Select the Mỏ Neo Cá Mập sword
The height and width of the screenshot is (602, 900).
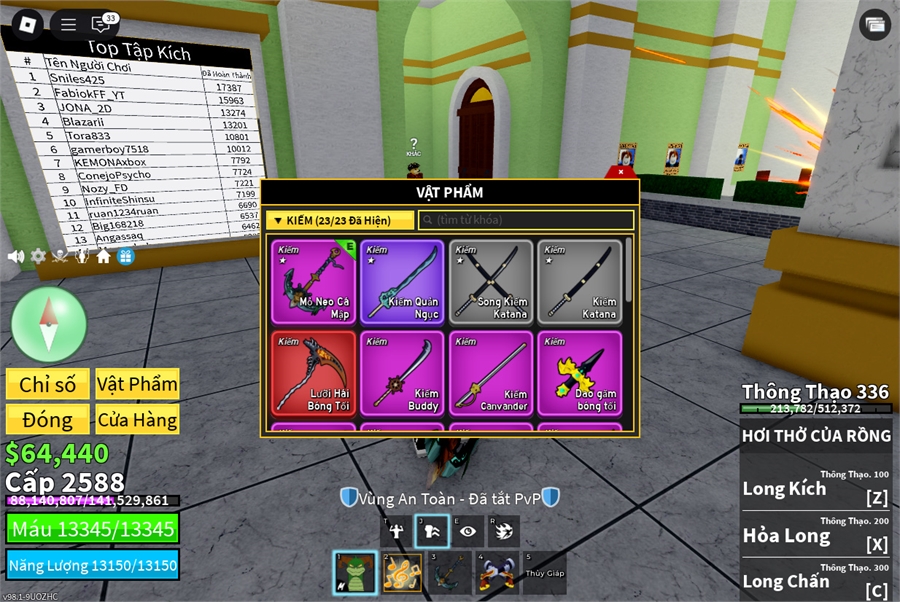(x=312, y=281)
